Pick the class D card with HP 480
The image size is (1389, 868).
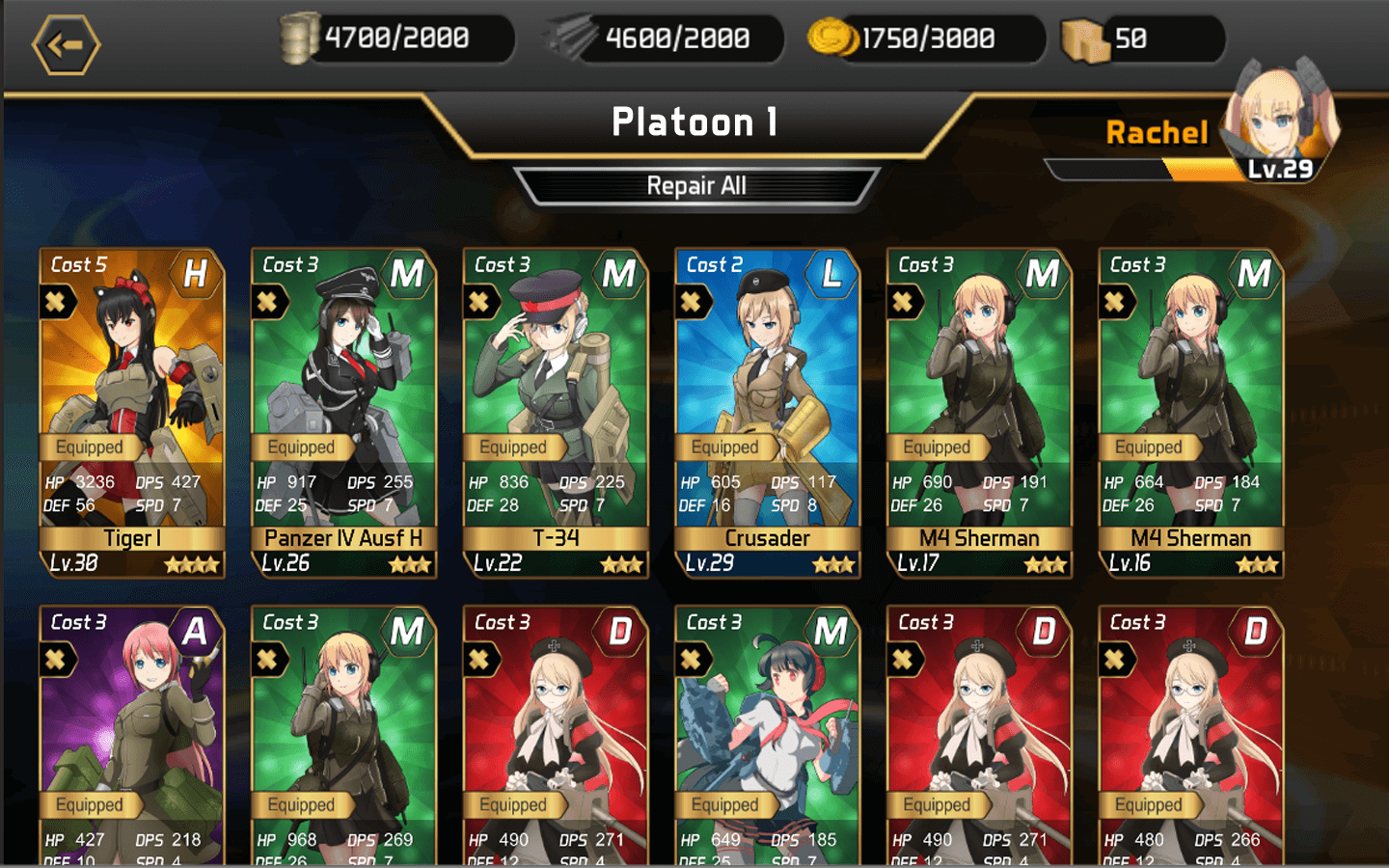click(x=1191, y=735)
